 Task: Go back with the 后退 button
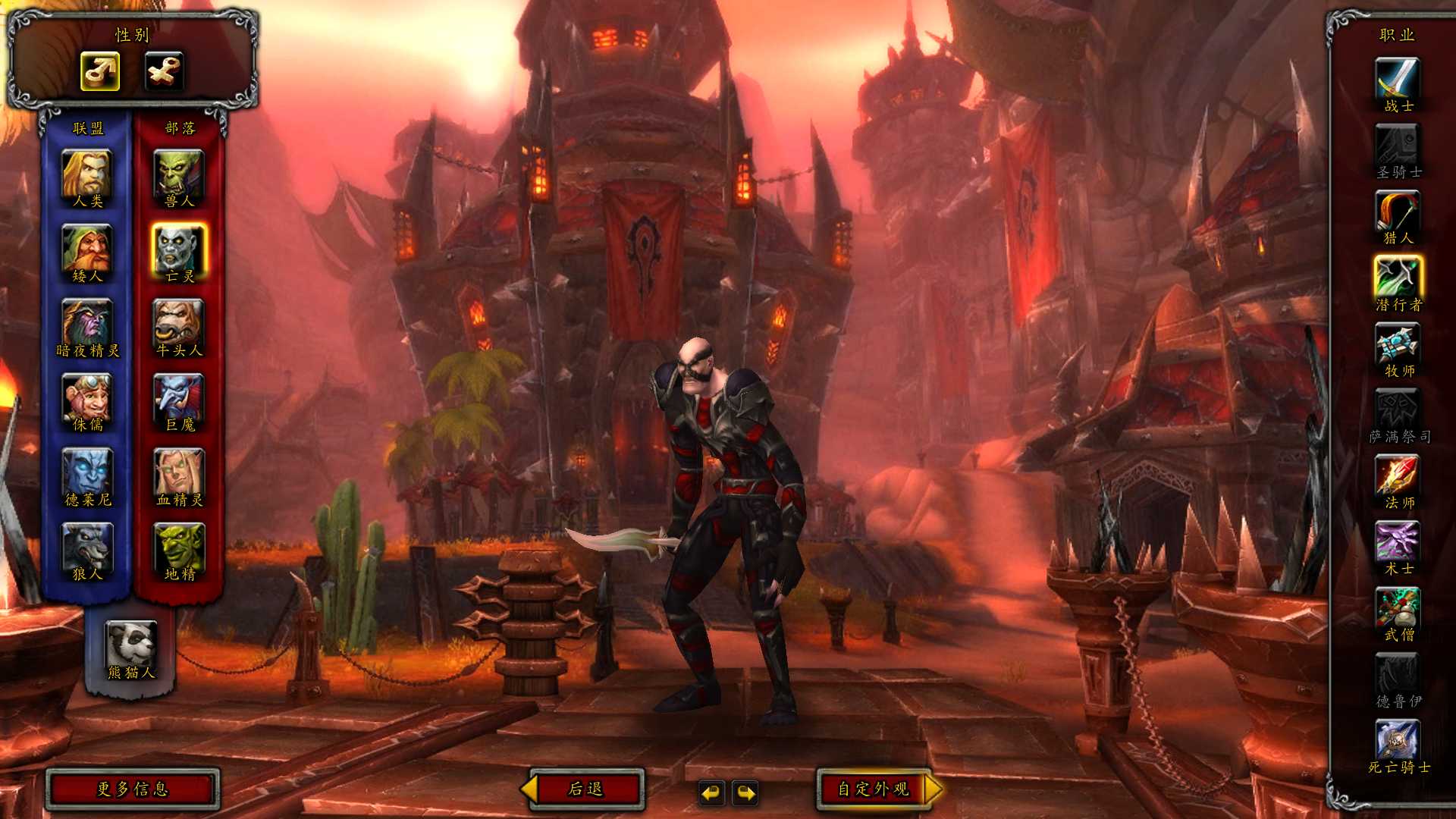tap(585, 789)
